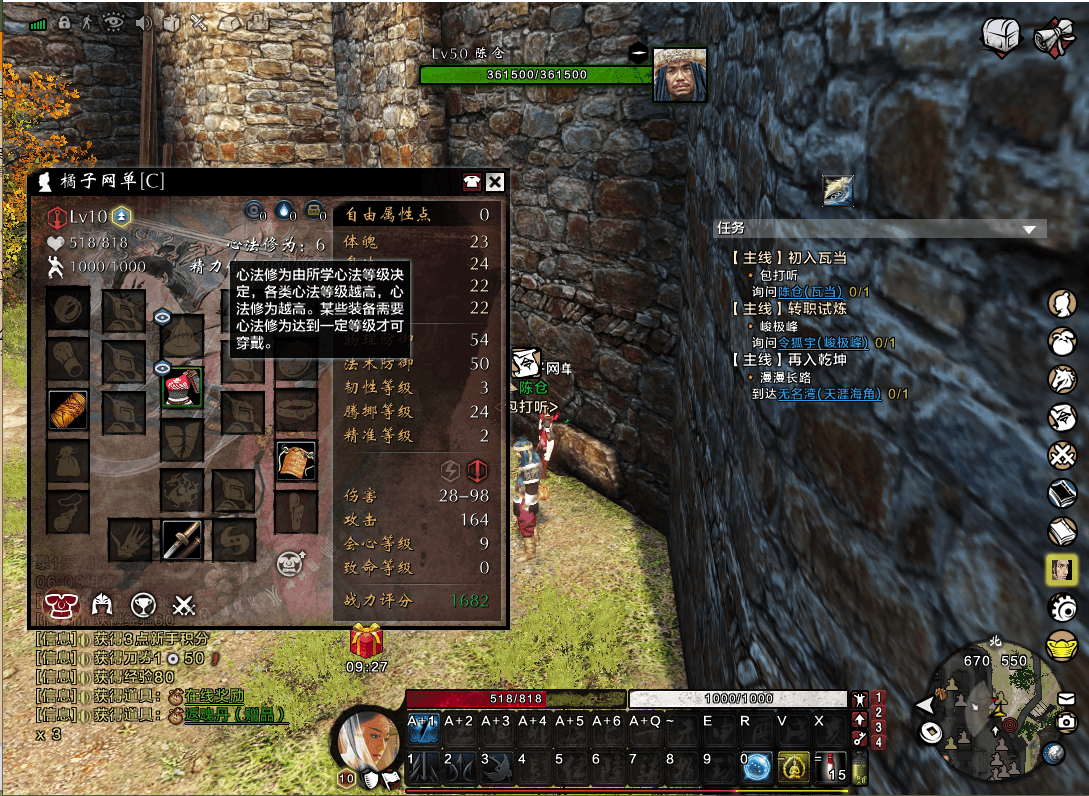The image size is (1089, 796).
Task: Open the gold ingot shop icon
Action: click(x=1061, y=646)
